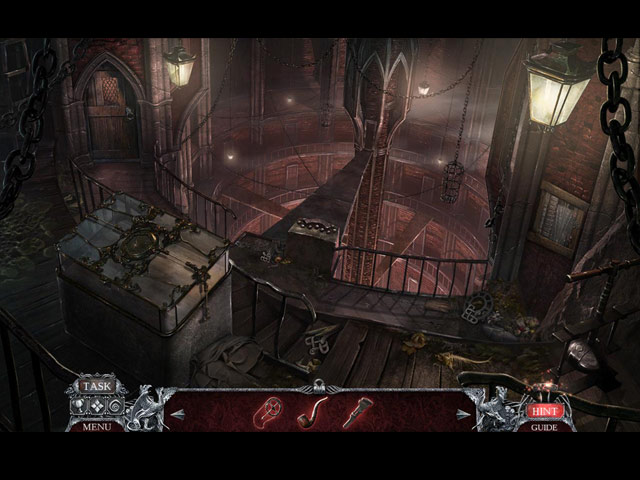The height and width of the screenshot is (480, 640).
Task: Click the inventory's right arrow
Action: pyautogui.click(x=463, y=413)
